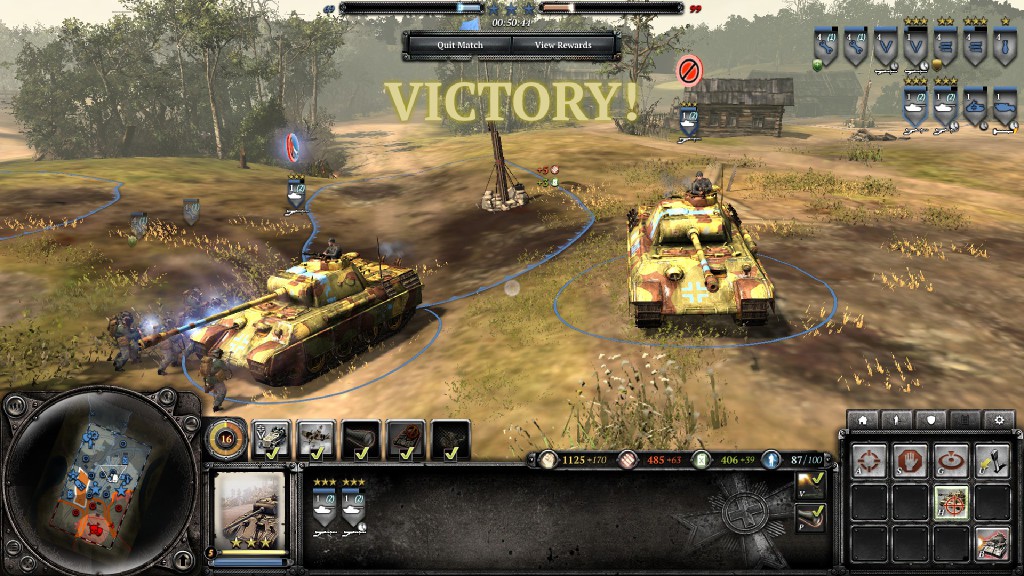Open the View Rewards screen
Viewport: 1024px width, 576px height.
pos(563,45)
